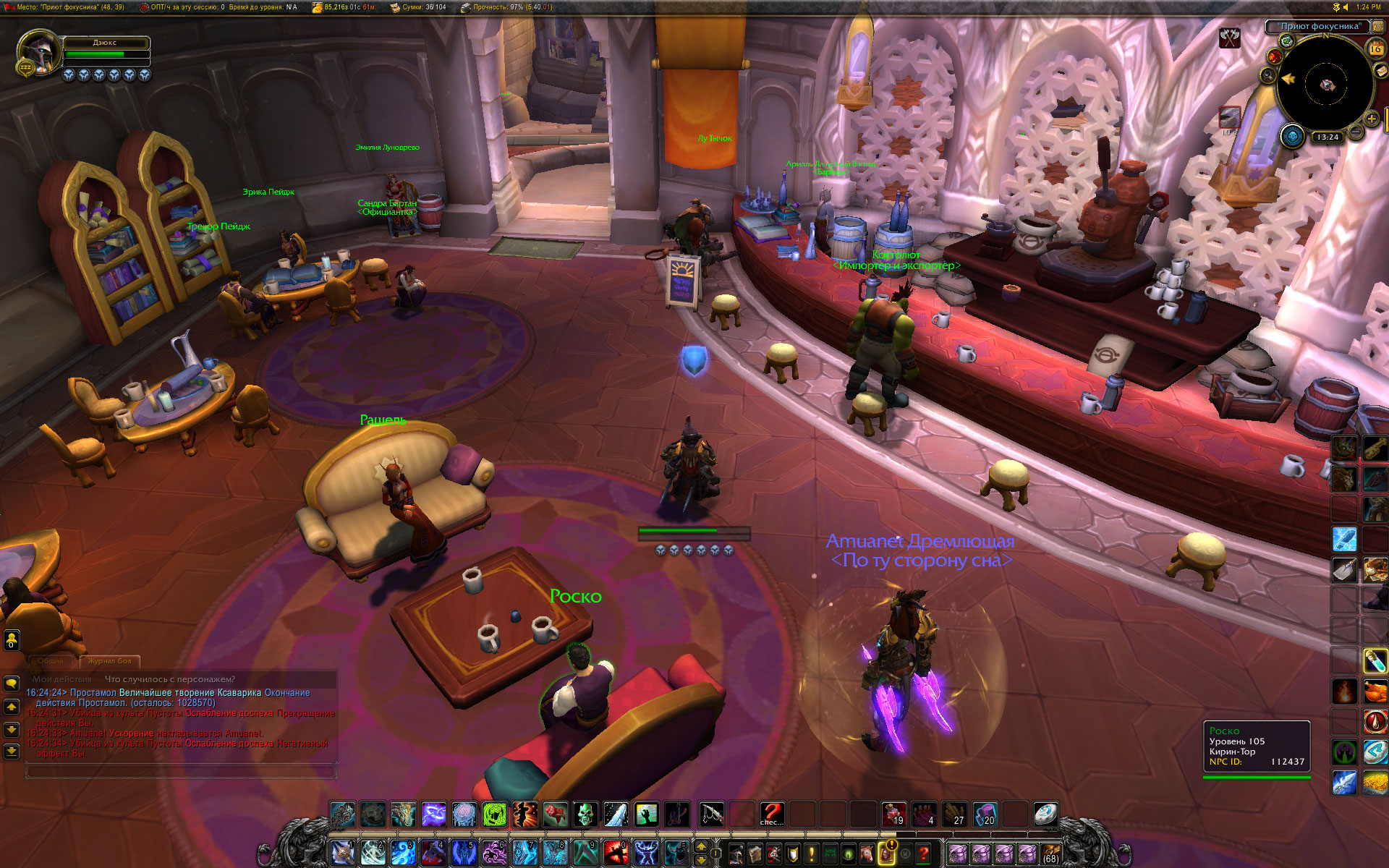Use the roasted chicken food item

1375,692
